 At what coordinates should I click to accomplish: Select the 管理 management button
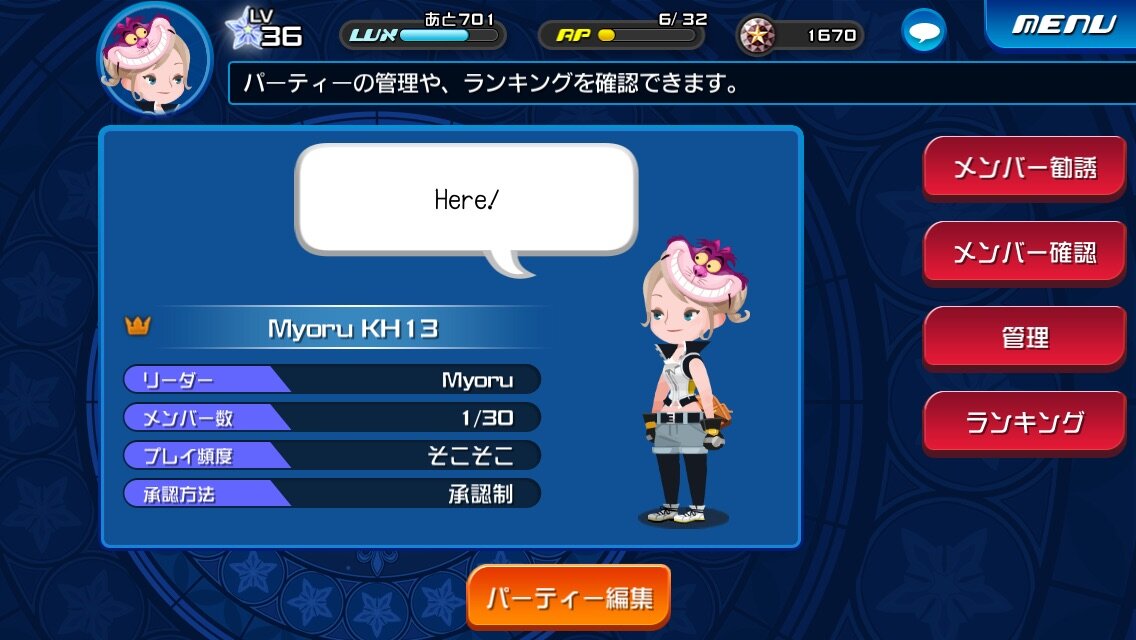pyautogui.click(x=1024, y=337)
